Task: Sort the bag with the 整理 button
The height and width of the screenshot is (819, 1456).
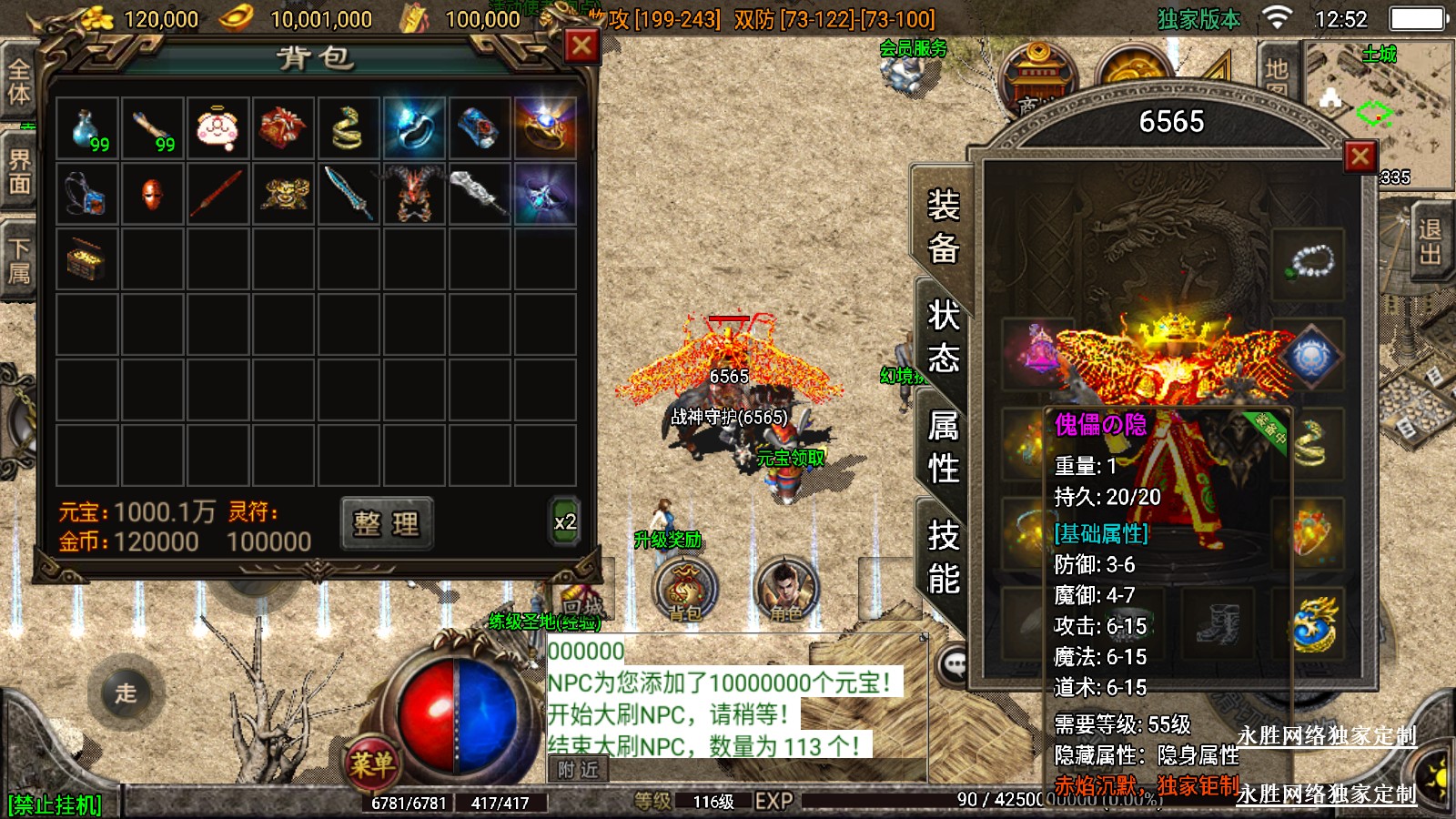Action: coord(387,523)
